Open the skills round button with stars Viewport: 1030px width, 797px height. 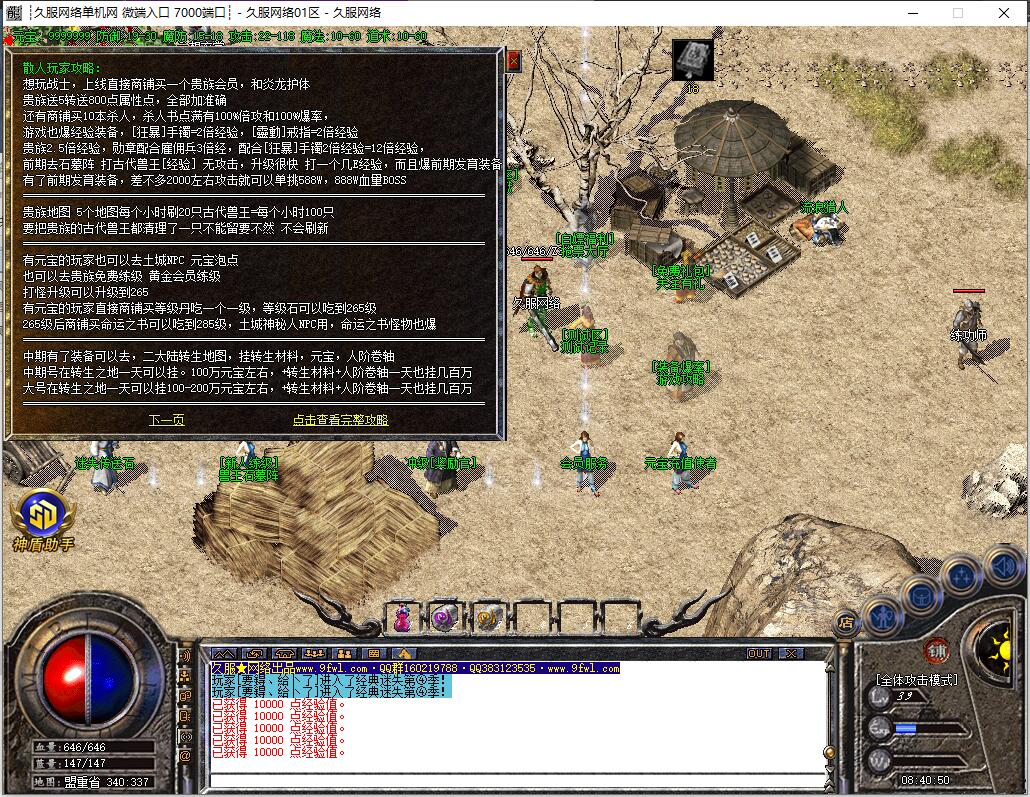pyautogui.click(x=961, y=577)
